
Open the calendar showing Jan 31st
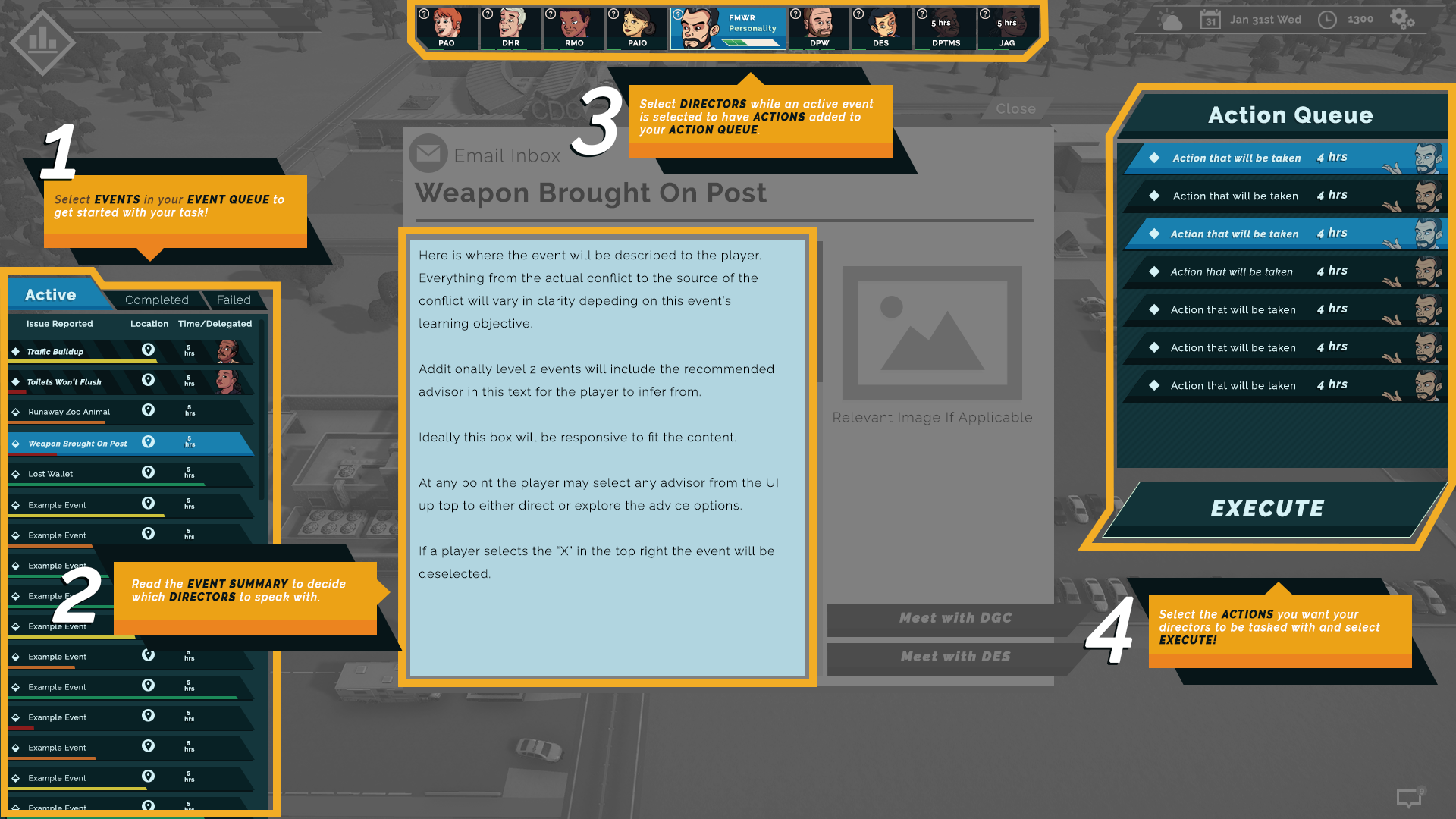point(1211,19)
